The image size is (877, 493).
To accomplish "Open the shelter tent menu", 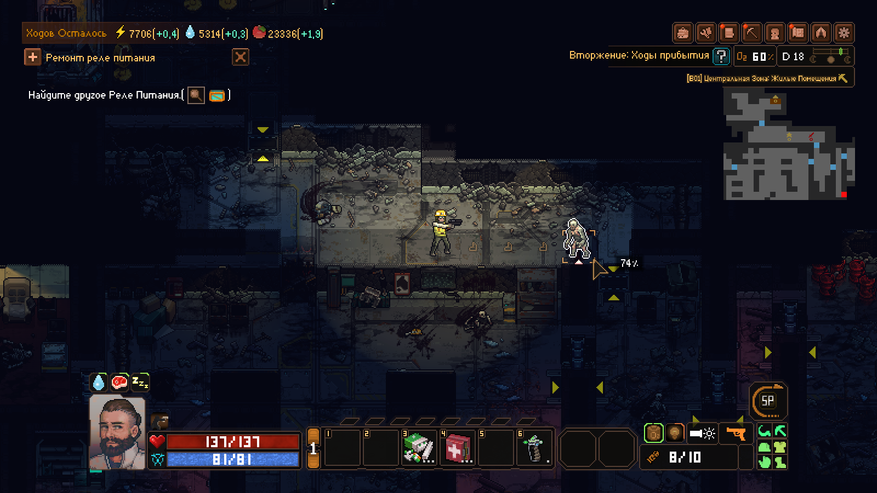I will tap(821, 33).
